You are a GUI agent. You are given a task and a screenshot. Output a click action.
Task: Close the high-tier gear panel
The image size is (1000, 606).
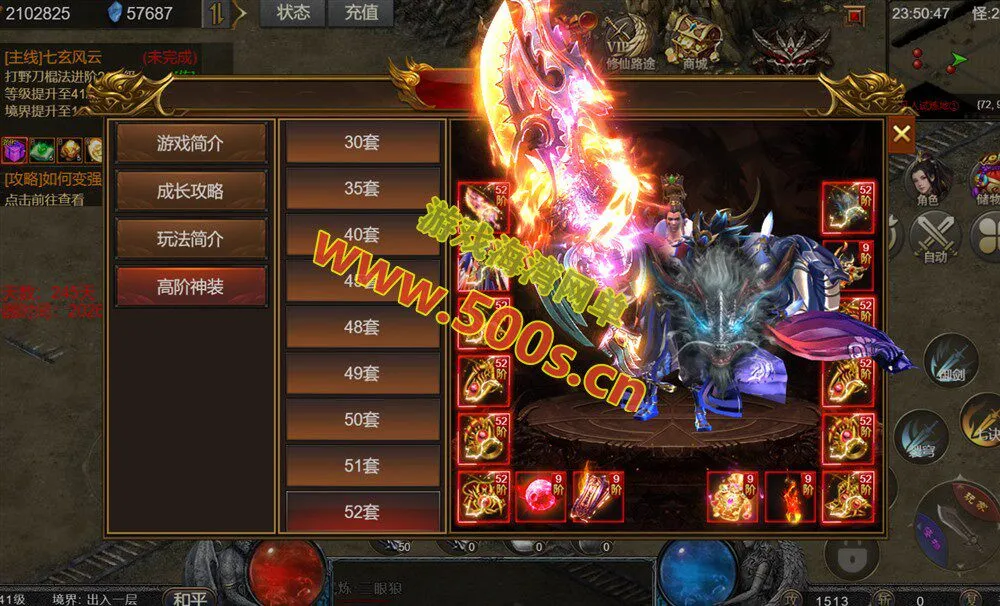[x=901, y=134]
